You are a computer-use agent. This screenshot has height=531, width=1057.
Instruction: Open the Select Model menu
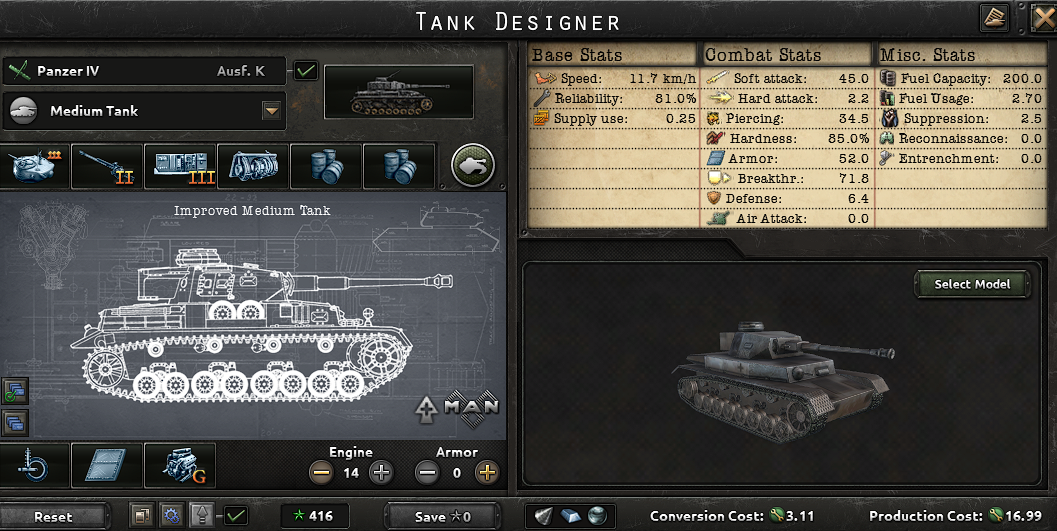point(971,284)
